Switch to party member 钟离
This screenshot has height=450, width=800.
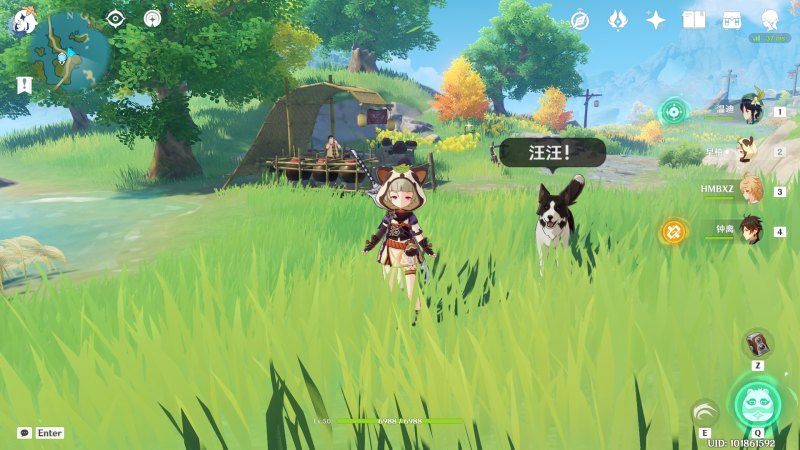(x=750, y=231)
